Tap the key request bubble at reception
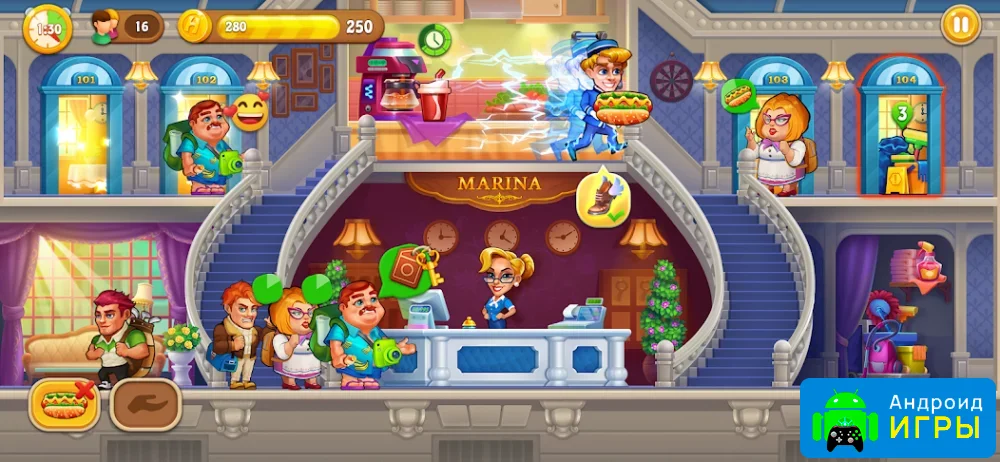The image size is (1000, 462). click(410, 268)
